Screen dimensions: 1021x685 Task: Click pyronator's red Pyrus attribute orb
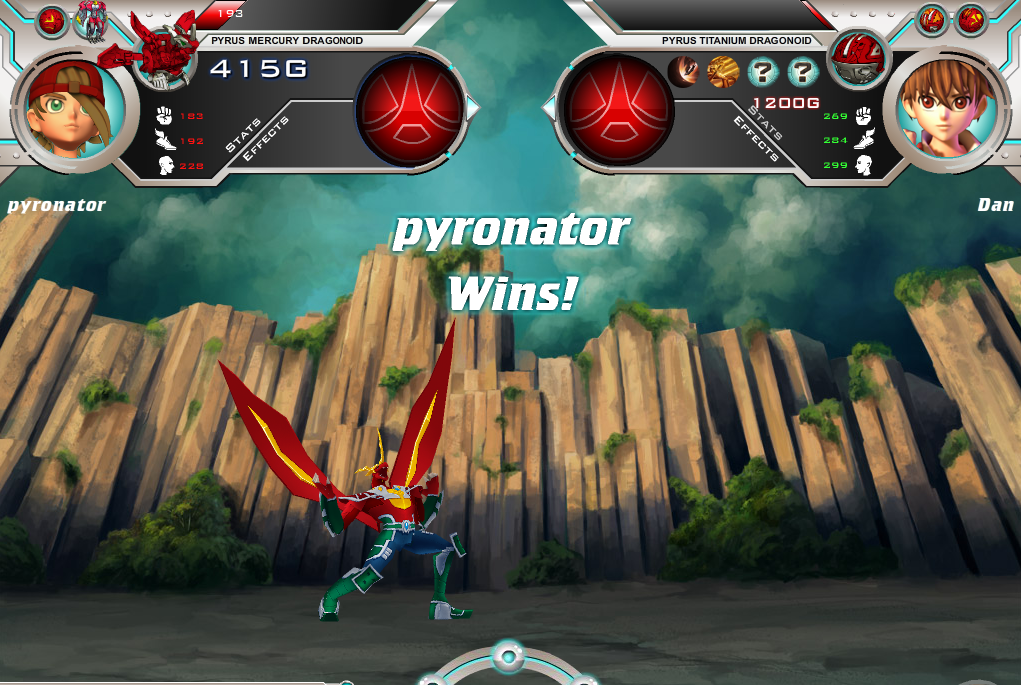click(x=411, y=108)
